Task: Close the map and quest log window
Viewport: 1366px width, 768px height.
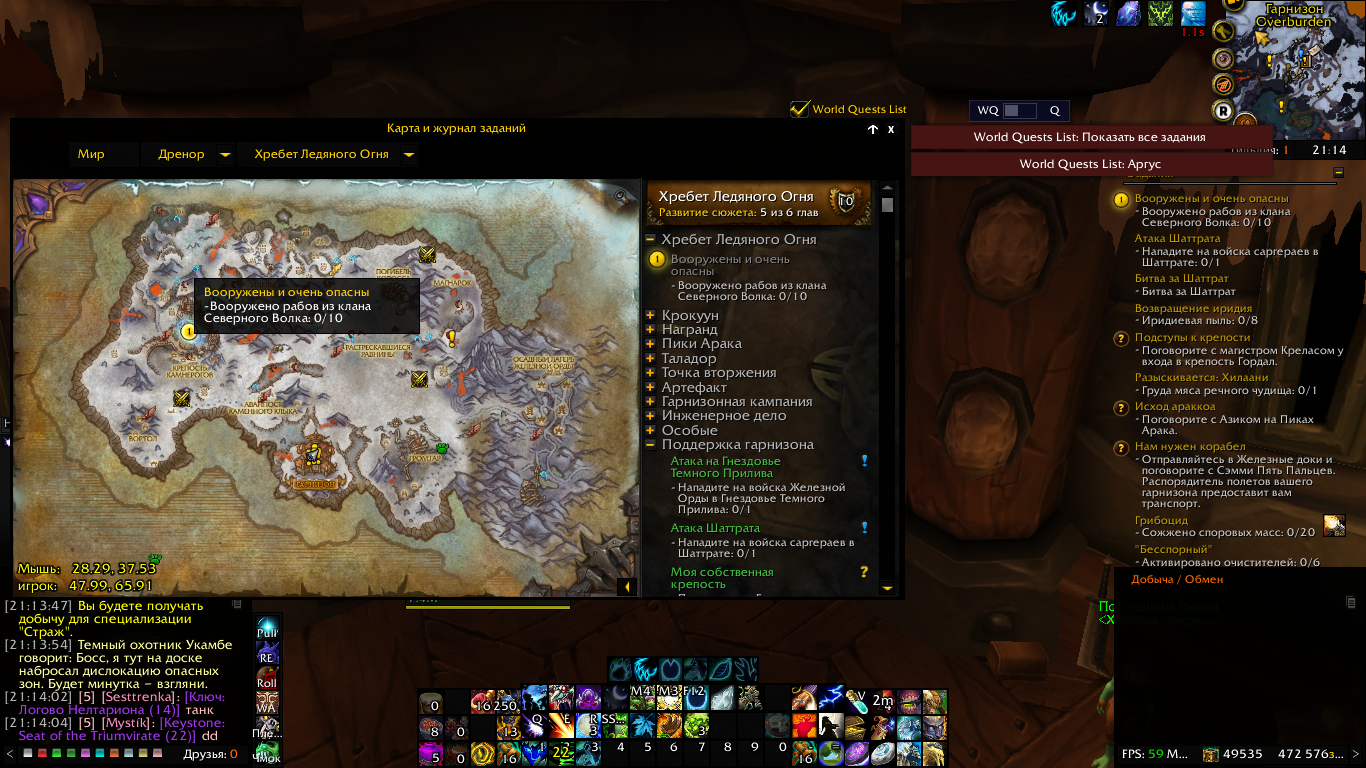Action: pos(891,129)
